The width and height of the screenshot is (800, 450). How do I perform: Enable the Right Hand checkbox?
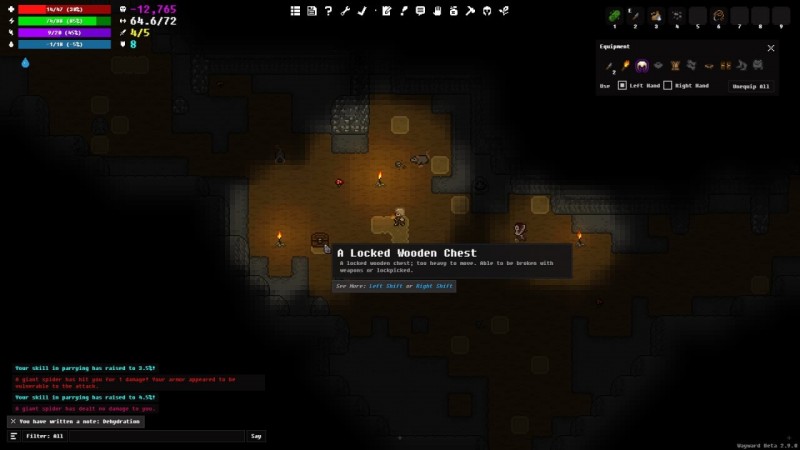click(x=668, y=86)
